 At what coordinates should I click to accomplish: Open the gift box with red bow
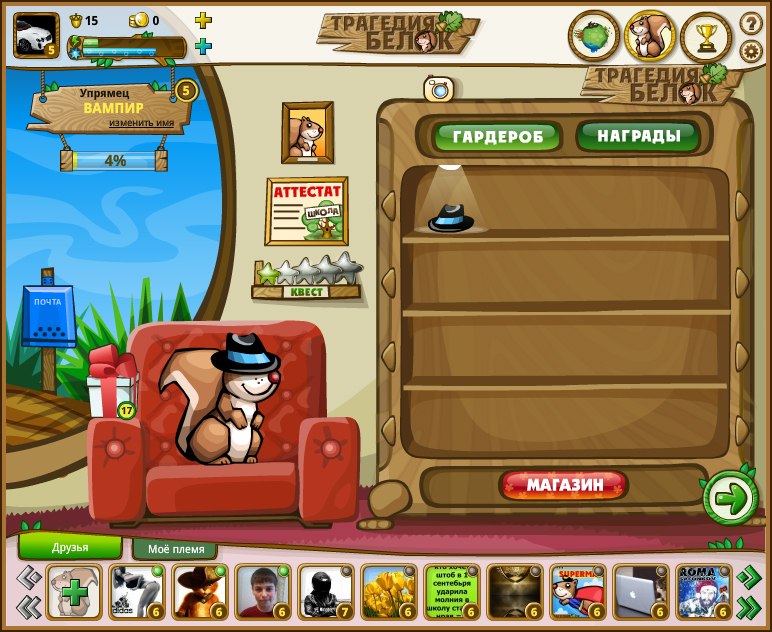[x=109, y=383]
